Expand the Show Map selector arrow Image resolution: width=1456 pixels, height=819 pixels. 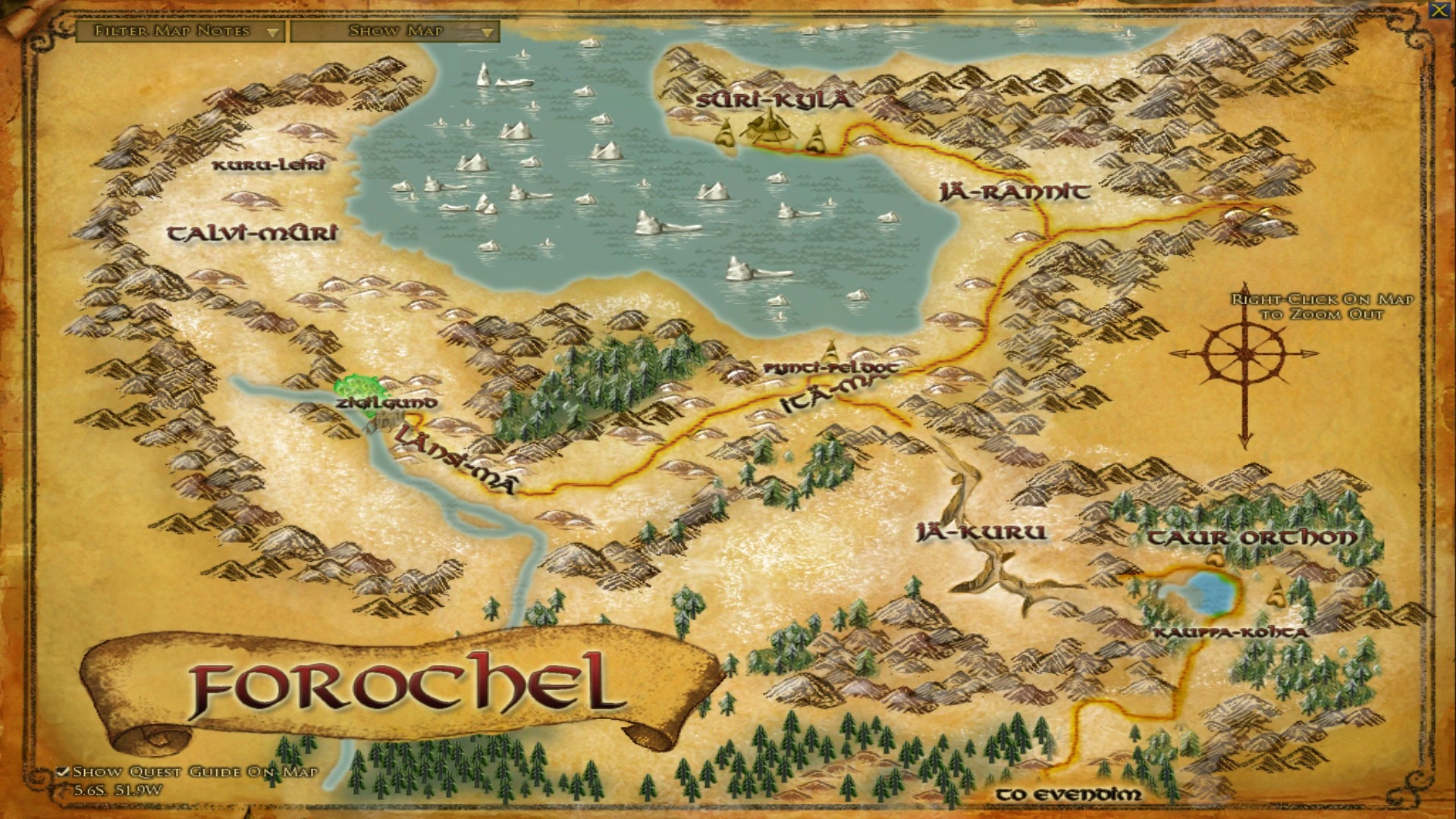click(x=488, y=32)
